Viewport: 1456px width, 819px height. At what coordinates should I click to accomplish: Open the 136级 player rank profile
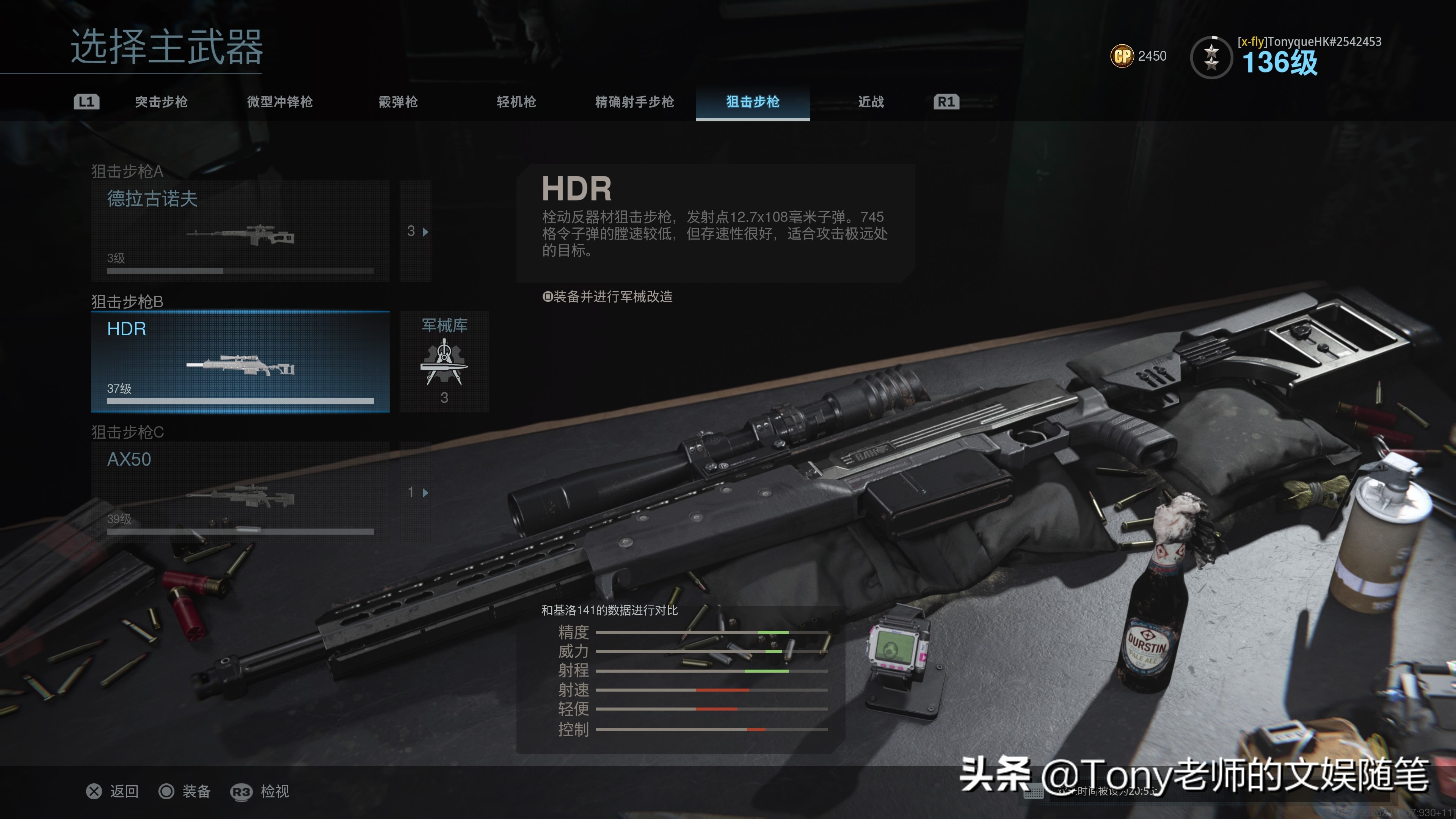click(x=1279, y=61)
